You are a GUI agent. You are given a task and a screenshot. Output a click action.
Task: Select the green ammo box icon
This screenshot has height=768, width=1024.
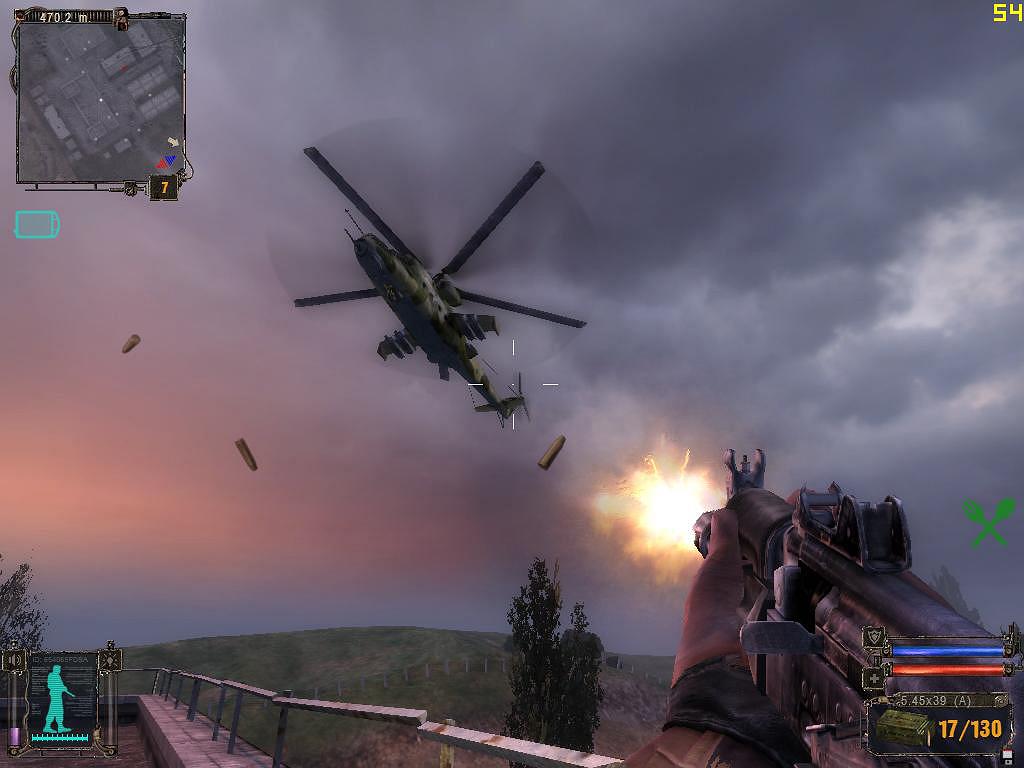tap(903, 727)
